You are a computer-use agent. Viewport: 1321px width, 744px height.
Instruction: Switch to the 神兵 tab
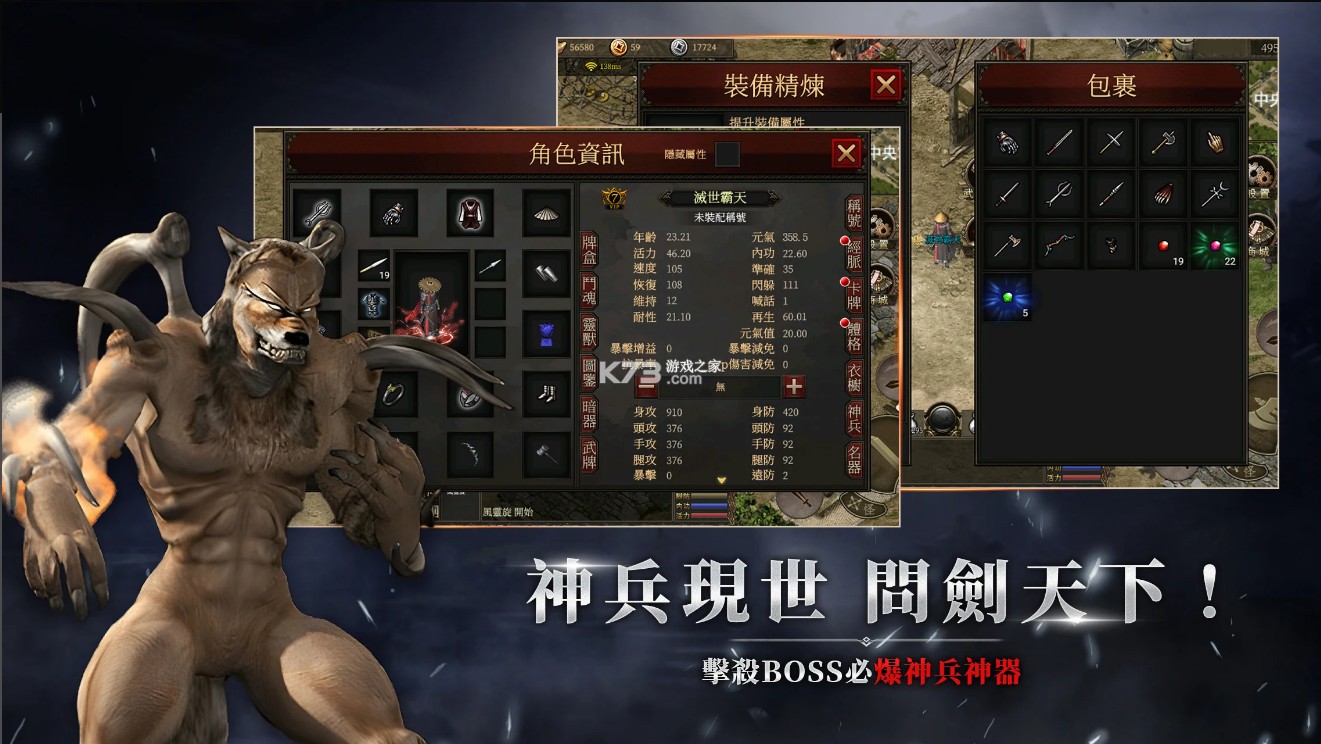pos(855,417)
